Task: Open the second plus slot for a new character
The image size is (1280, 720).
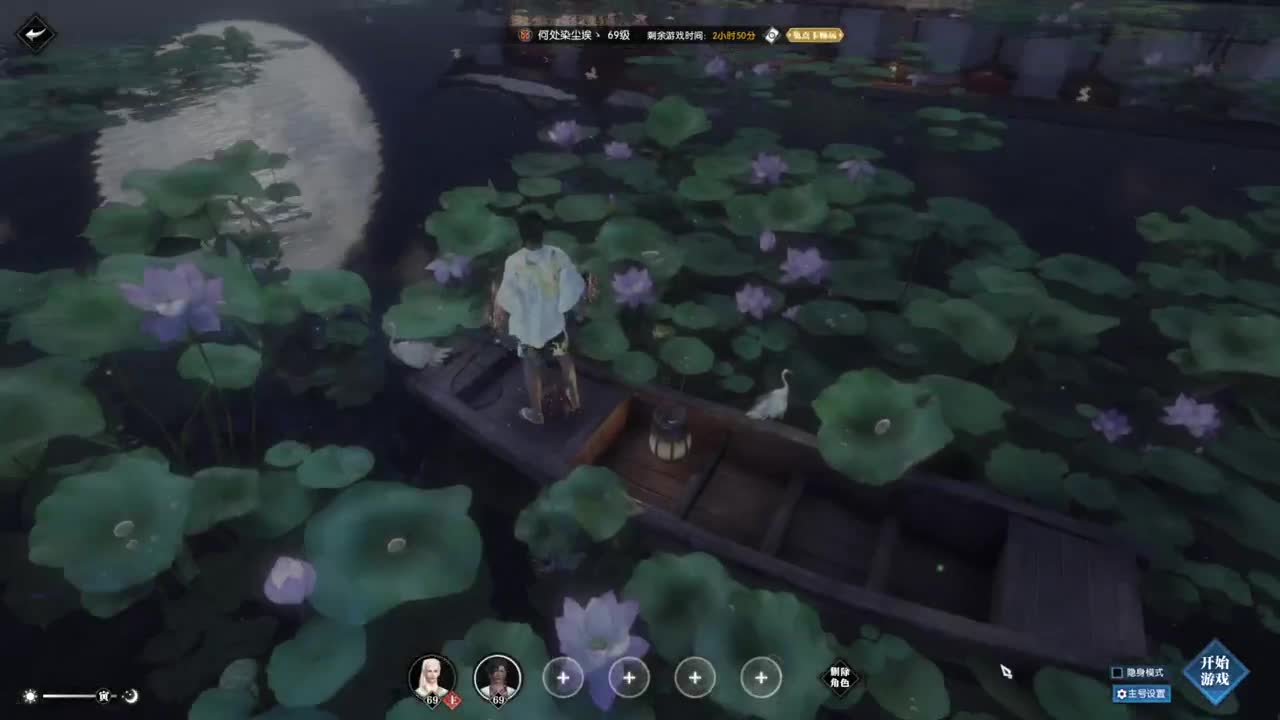Action: tap(629, 677)
